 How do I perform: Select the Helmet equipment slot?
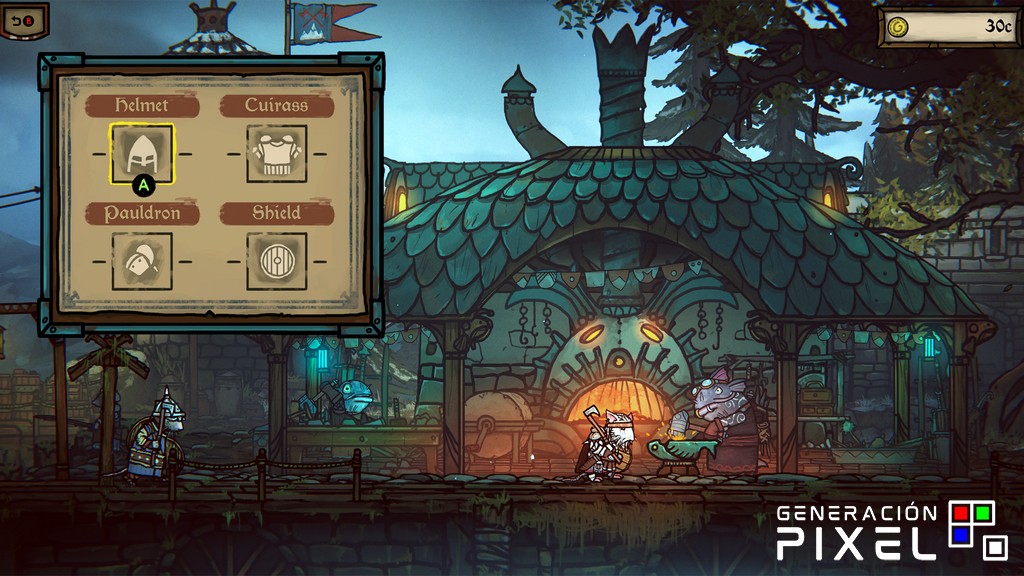pyautogui.click(x=141, y=153)
